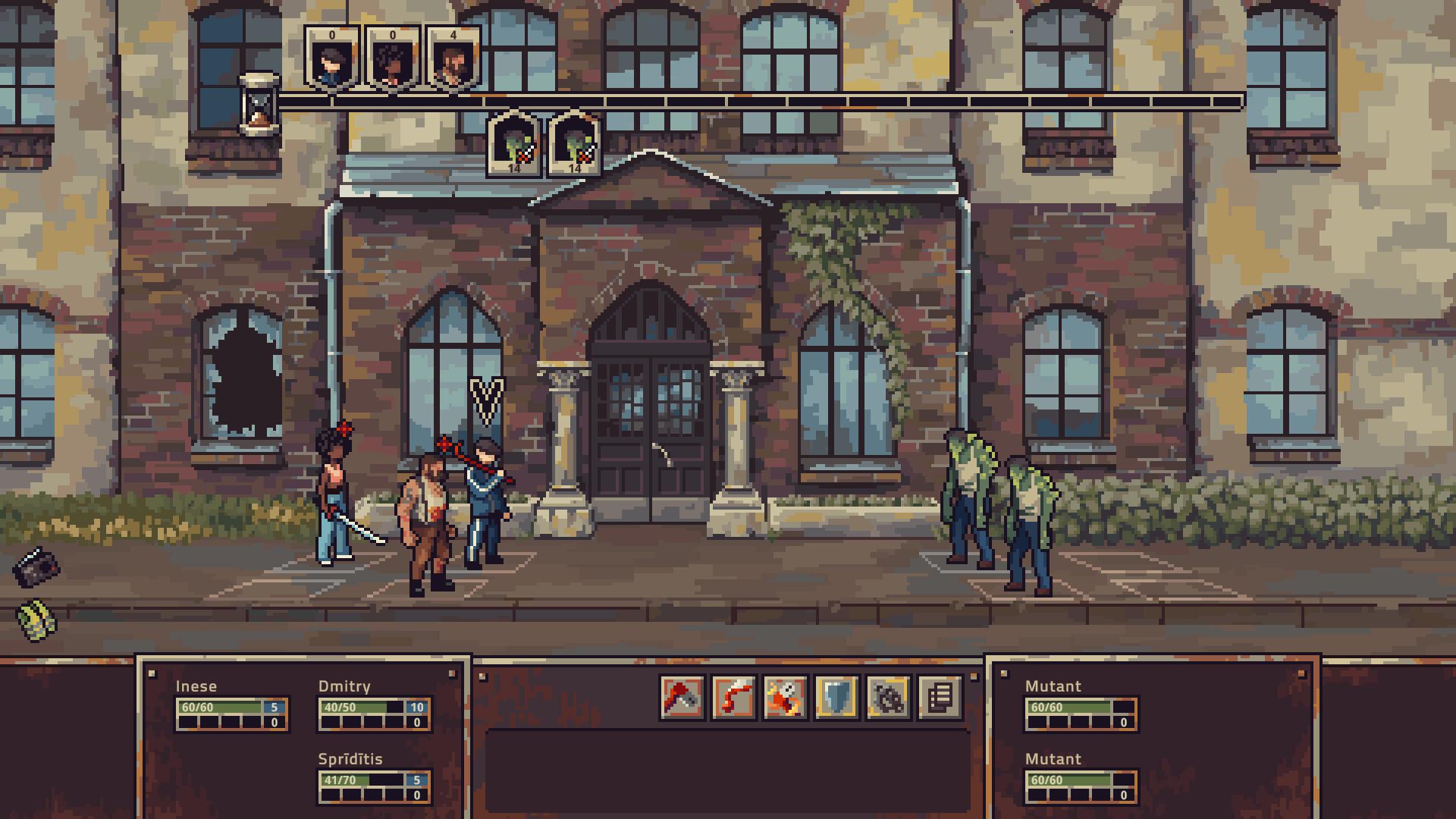Click Inese's portrait in the turn order bar

tap(394, 61)
